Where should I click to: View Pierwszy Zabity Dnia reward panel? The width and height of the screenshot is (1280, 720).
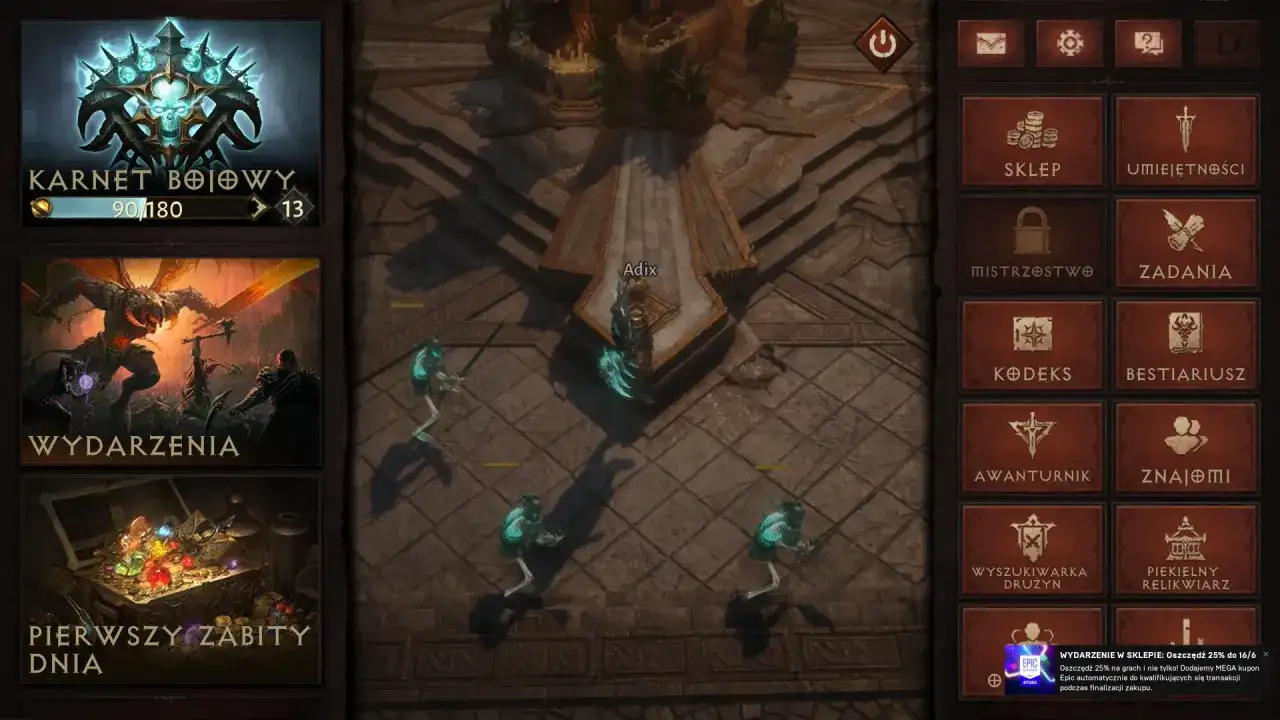(x=168, y=580)
